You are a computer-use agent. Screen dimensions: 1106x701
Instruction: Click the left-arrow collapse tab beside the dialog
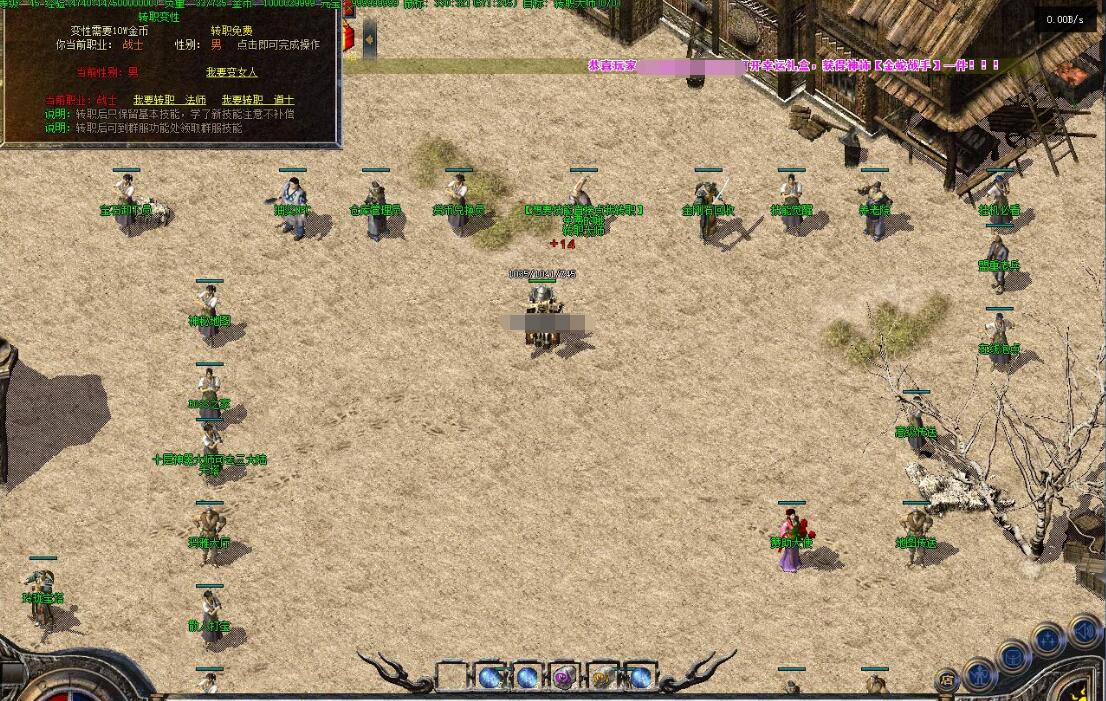[x=369, y=39]
